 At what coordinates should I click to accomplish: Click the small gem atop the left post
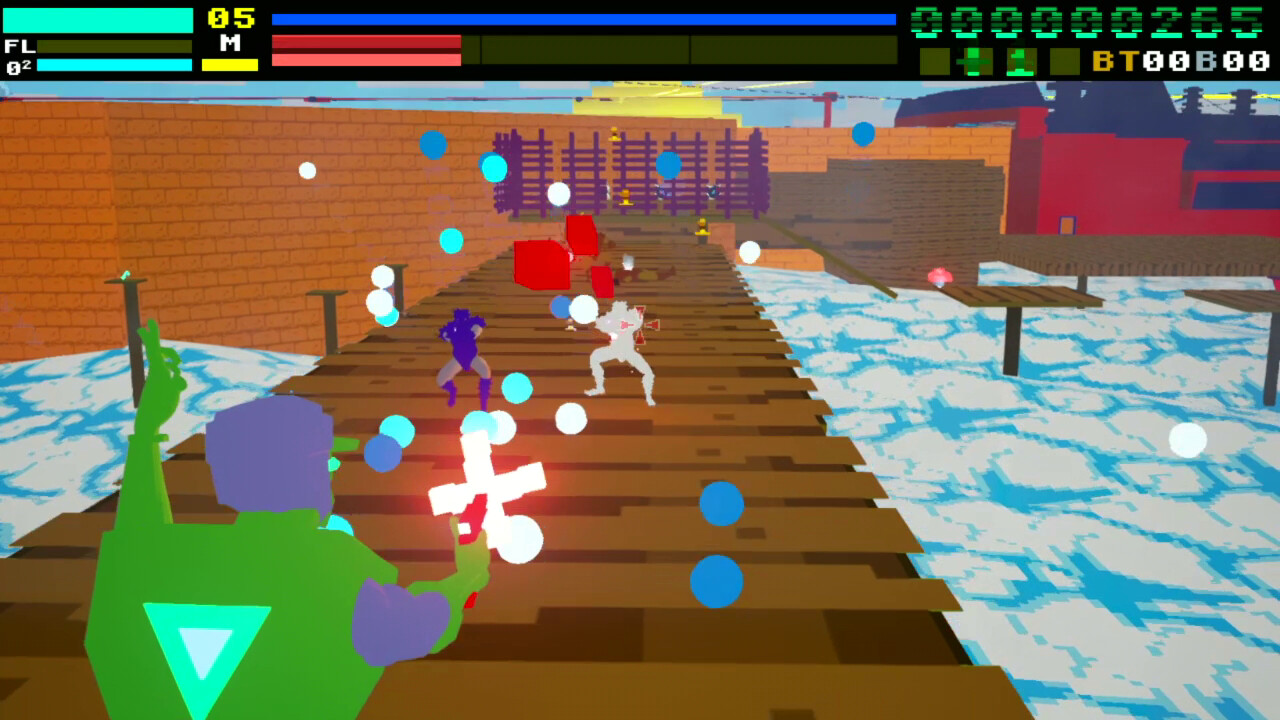[126, 272]
